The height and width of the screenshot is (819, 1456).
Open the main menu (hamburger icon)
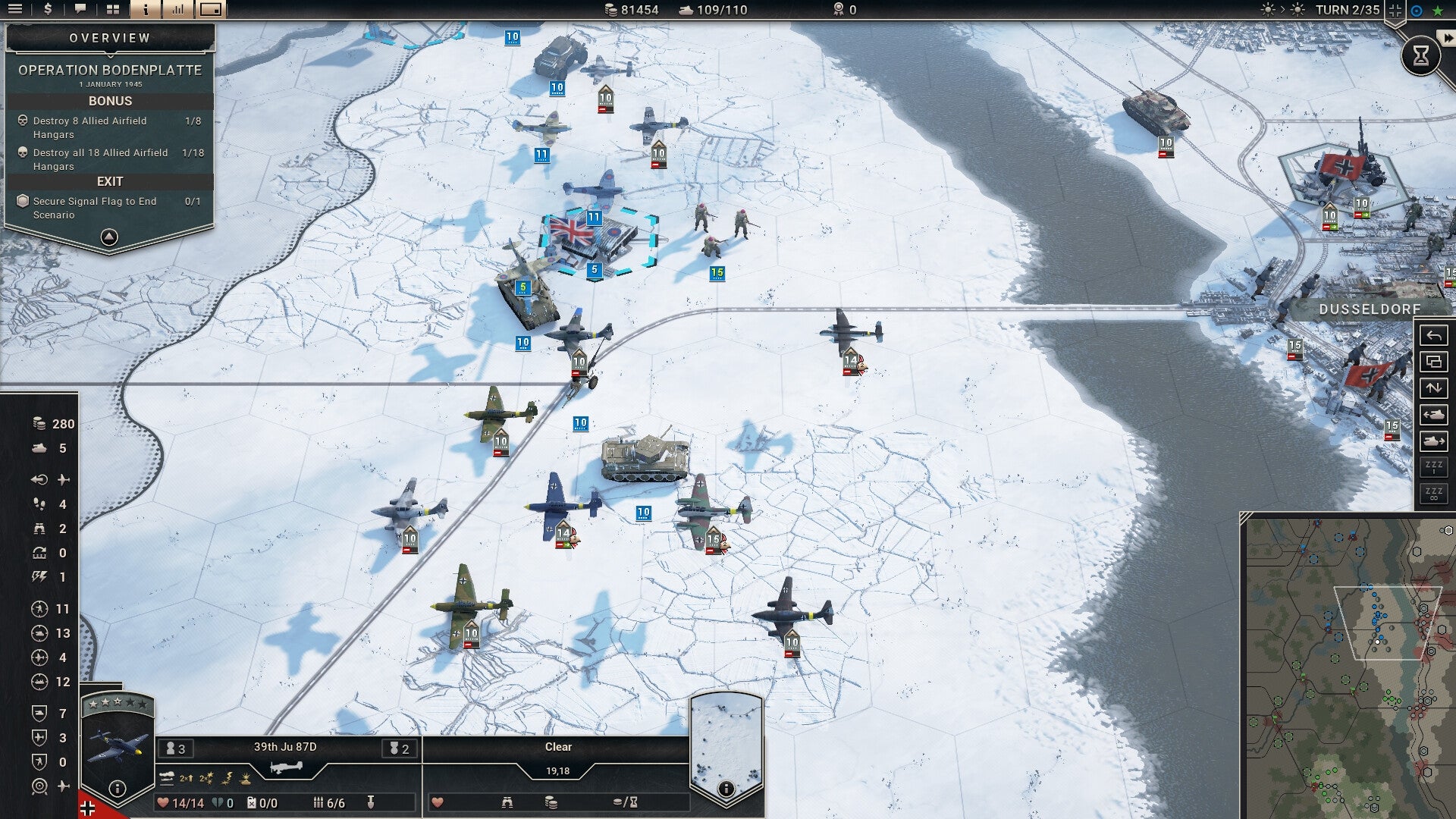[x=15, y=11]
